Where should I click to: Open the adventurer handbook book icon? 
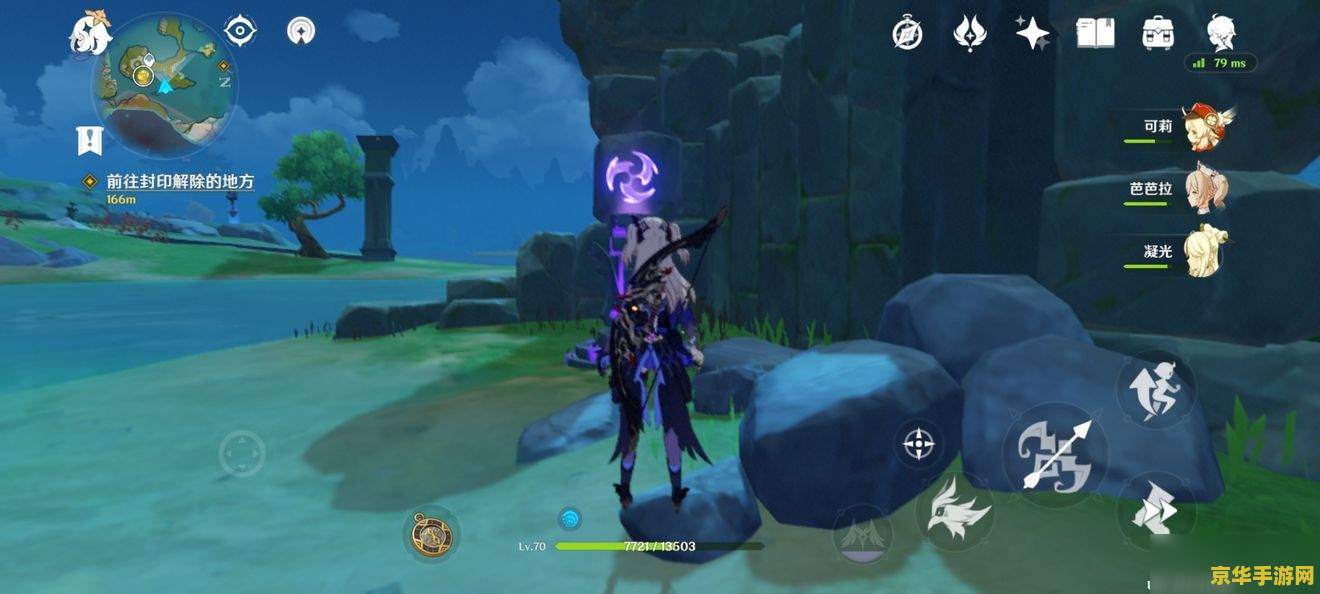tap(1095, 33)
